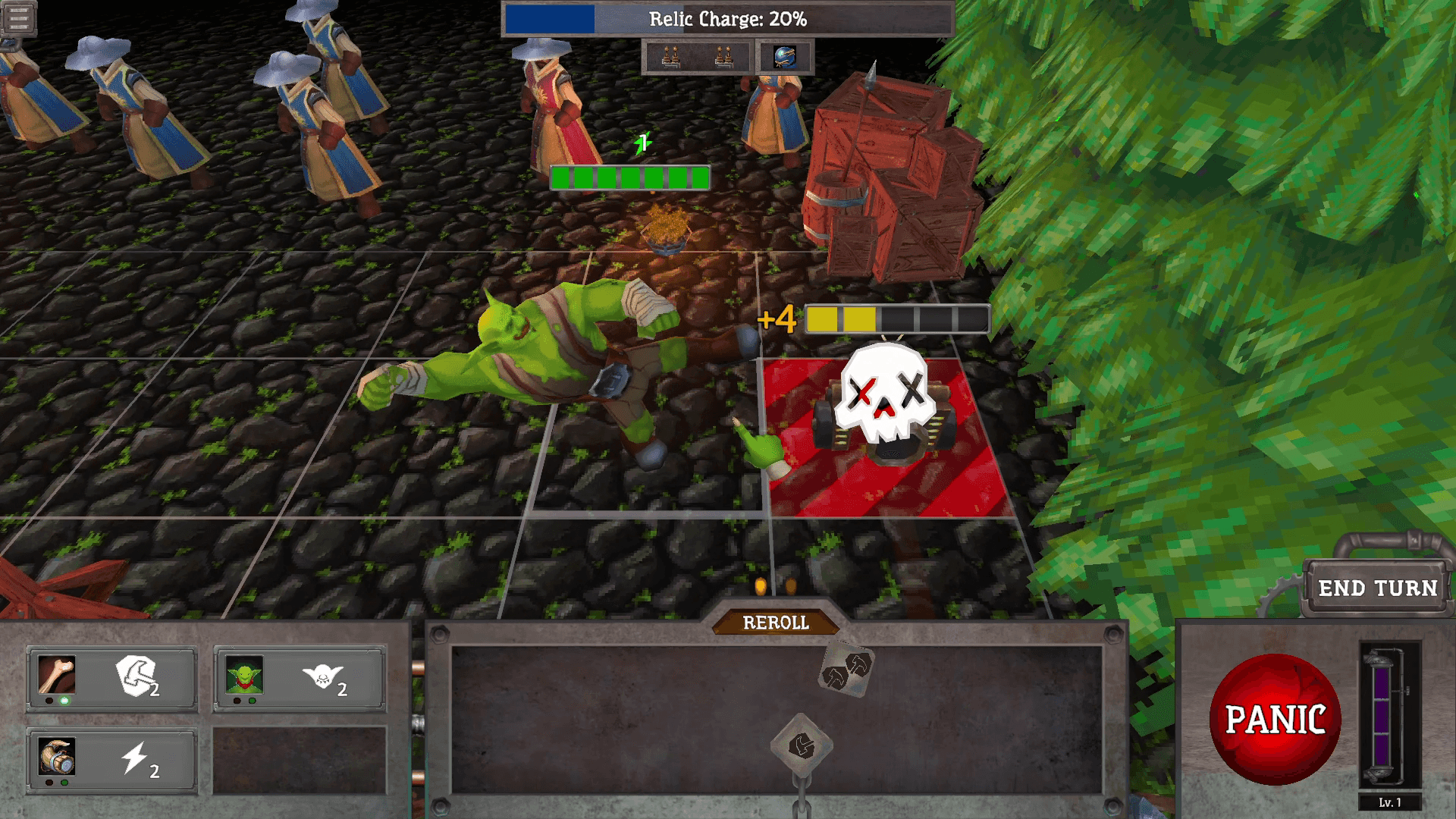This screenshot has width=1456, height=819.
Task: Click the Relic Charge header bar
Action: pos(726,20)
